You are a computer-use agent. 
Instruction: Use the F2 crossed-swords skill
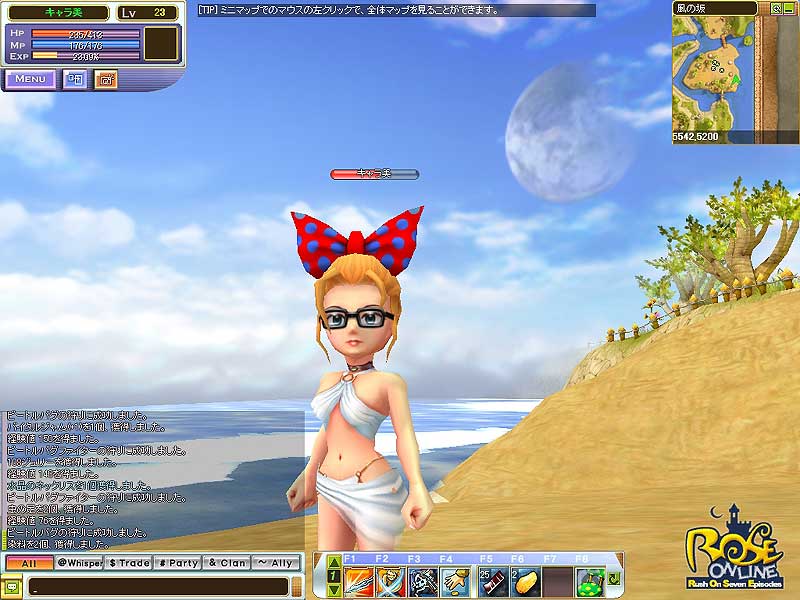(391, 581)
